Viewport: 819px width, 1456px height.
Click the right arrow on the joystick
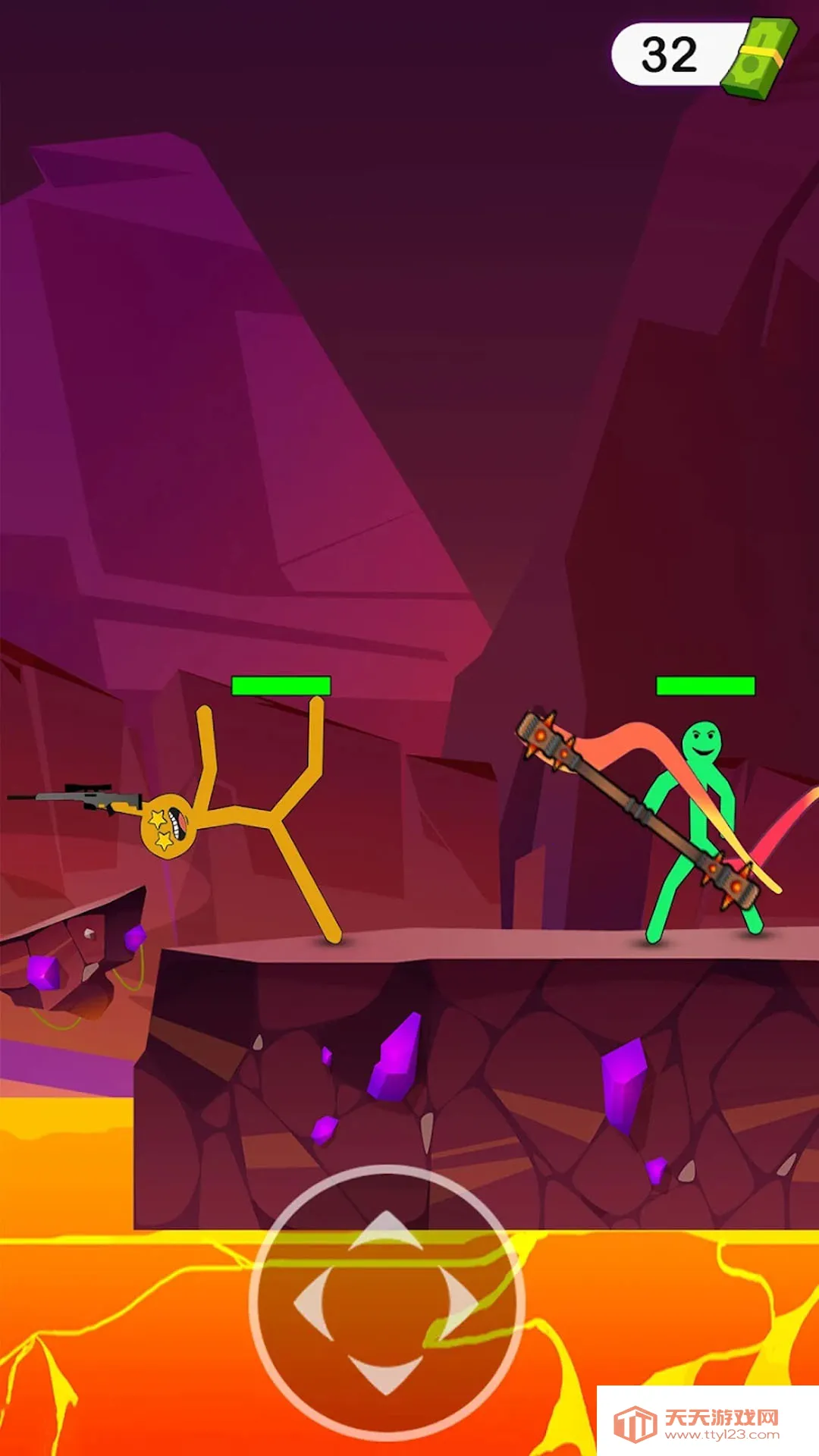pos(460,1303)
